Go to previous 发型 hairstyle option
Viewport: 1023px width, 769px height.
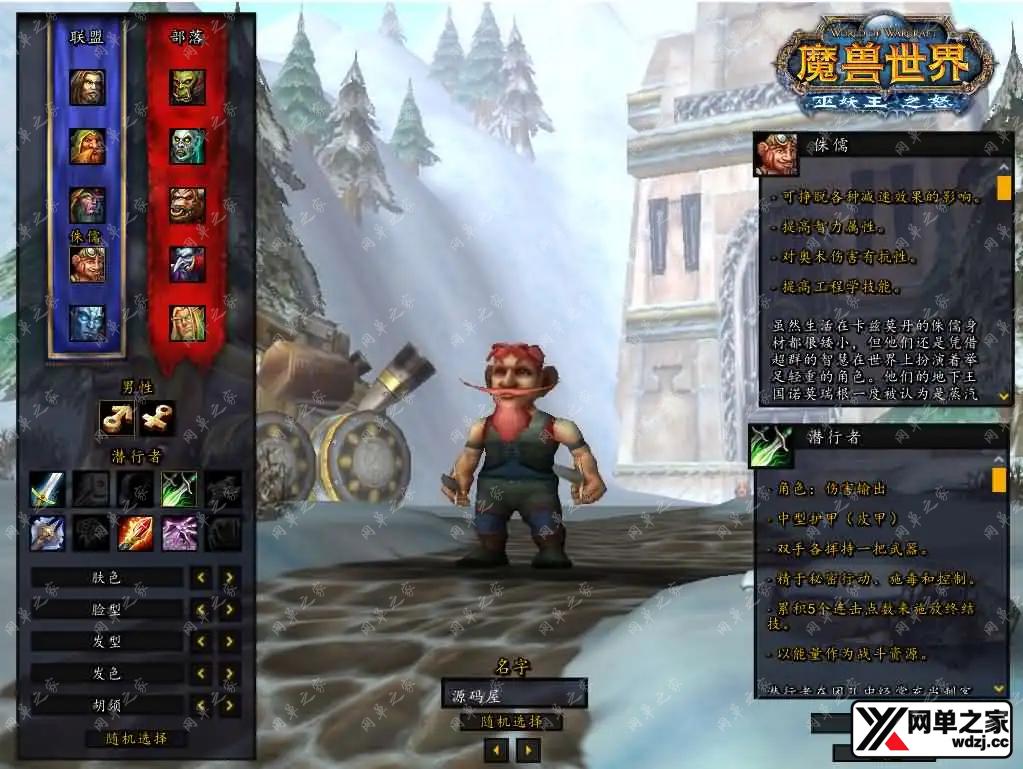202,641
